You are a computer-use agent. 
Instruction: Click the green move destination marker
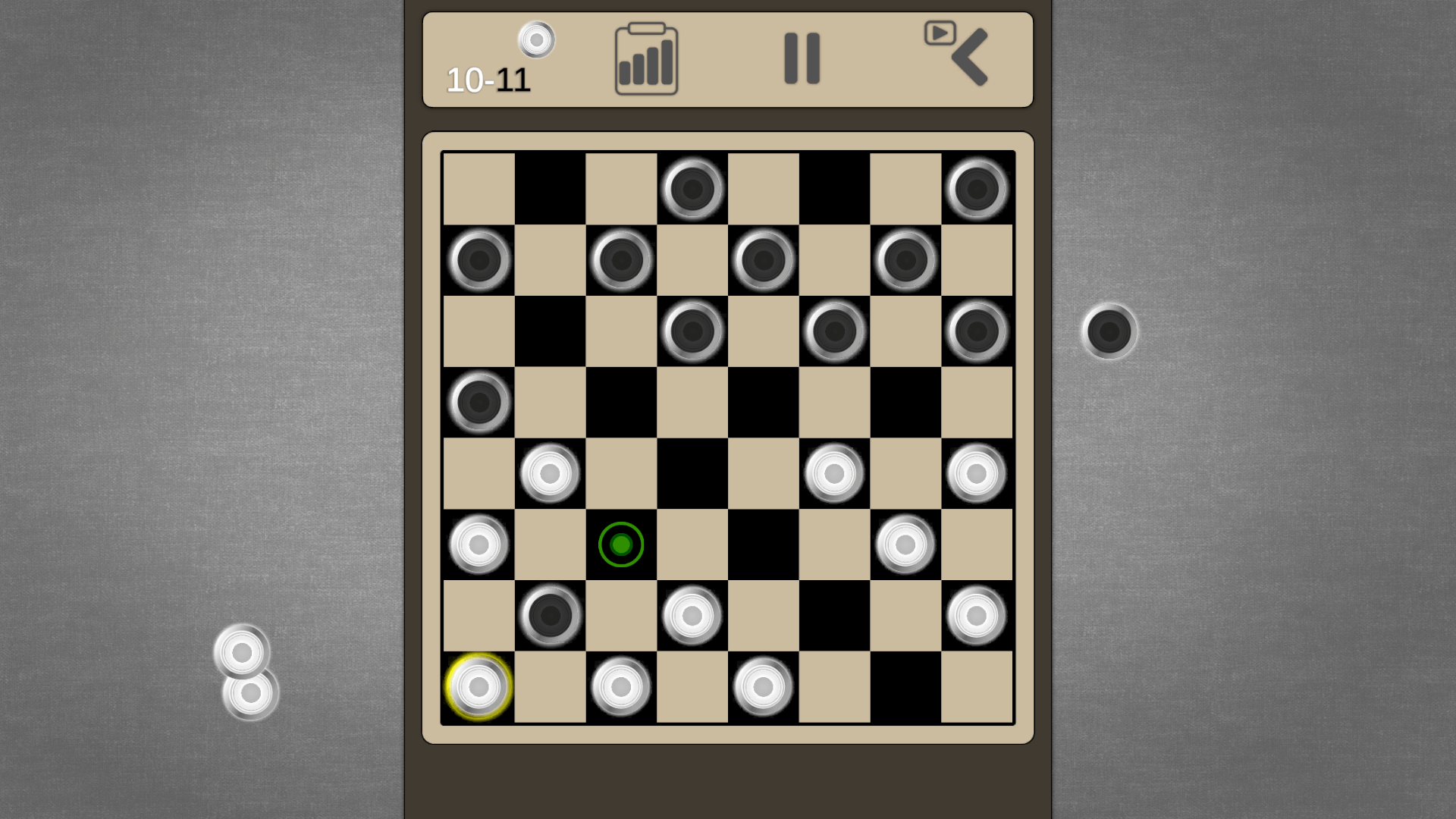click(x=620, y=543)
